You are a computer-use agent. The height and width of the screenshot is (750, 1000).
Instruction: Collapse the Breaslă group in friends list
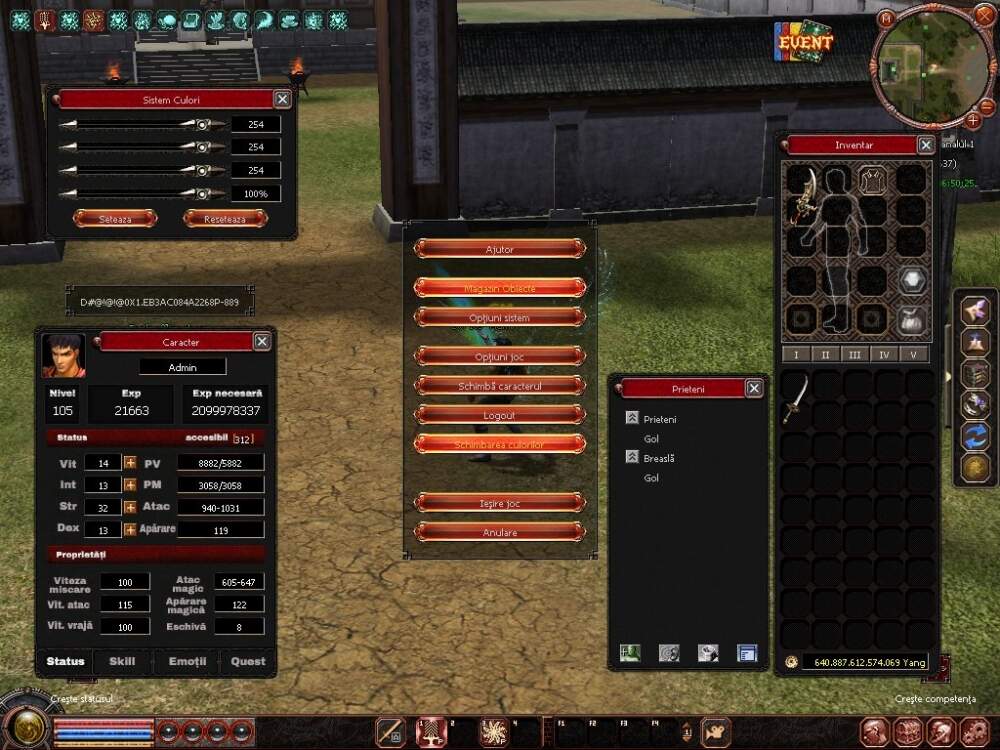point(631,457)
